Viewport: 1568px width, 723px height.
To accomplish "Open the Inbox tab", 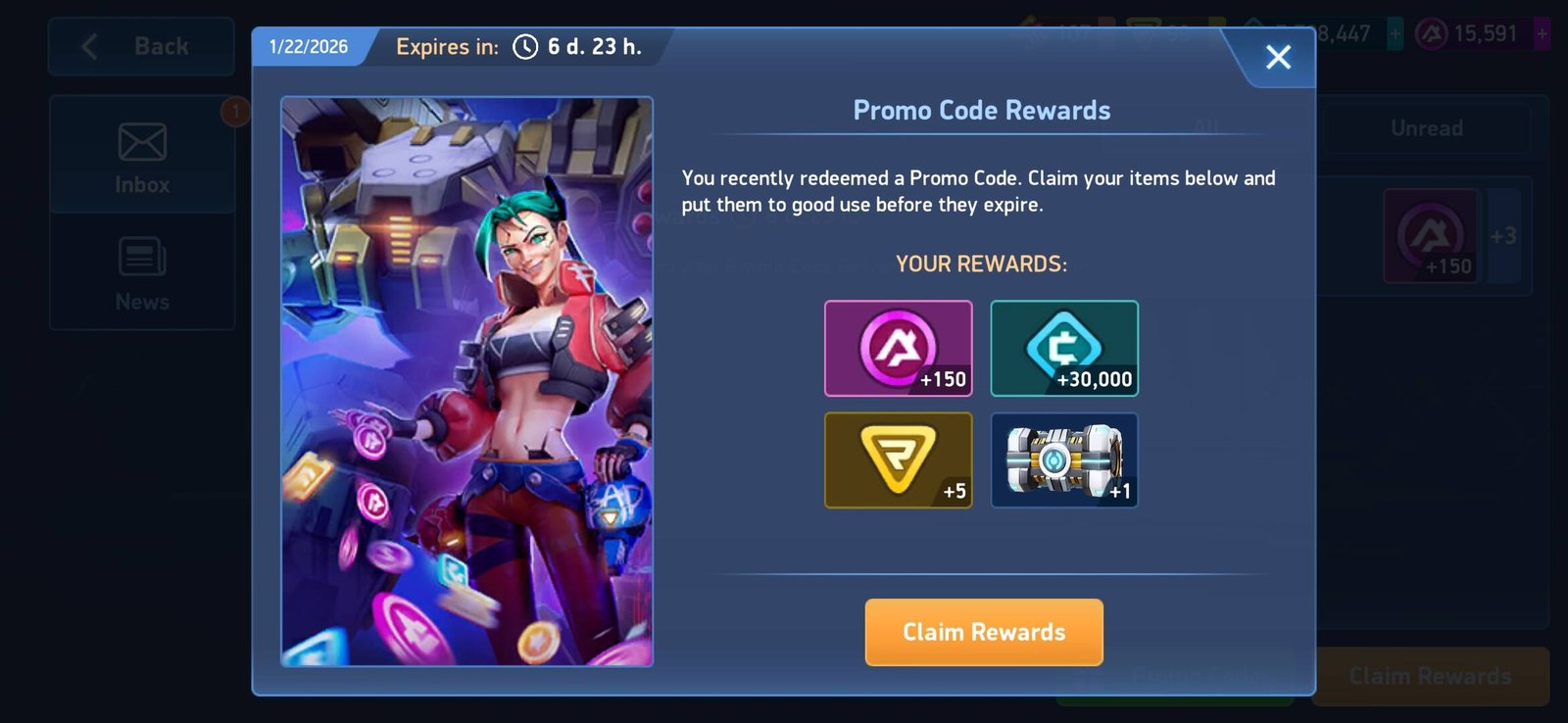I will tap(142, 156).
